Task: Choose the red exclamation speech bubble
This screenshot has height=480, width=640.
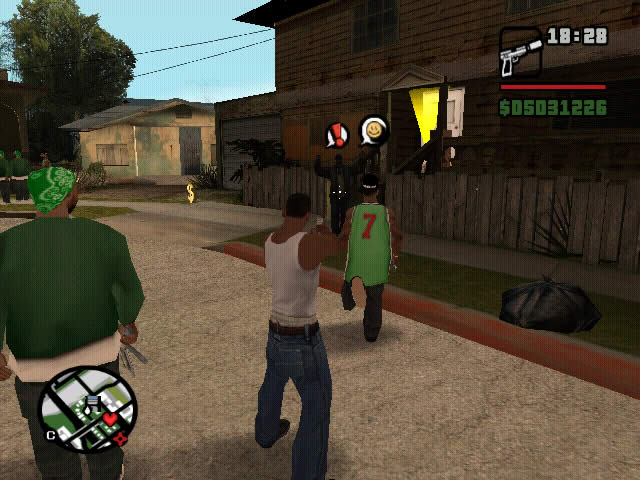Action: tap(338, 134)
